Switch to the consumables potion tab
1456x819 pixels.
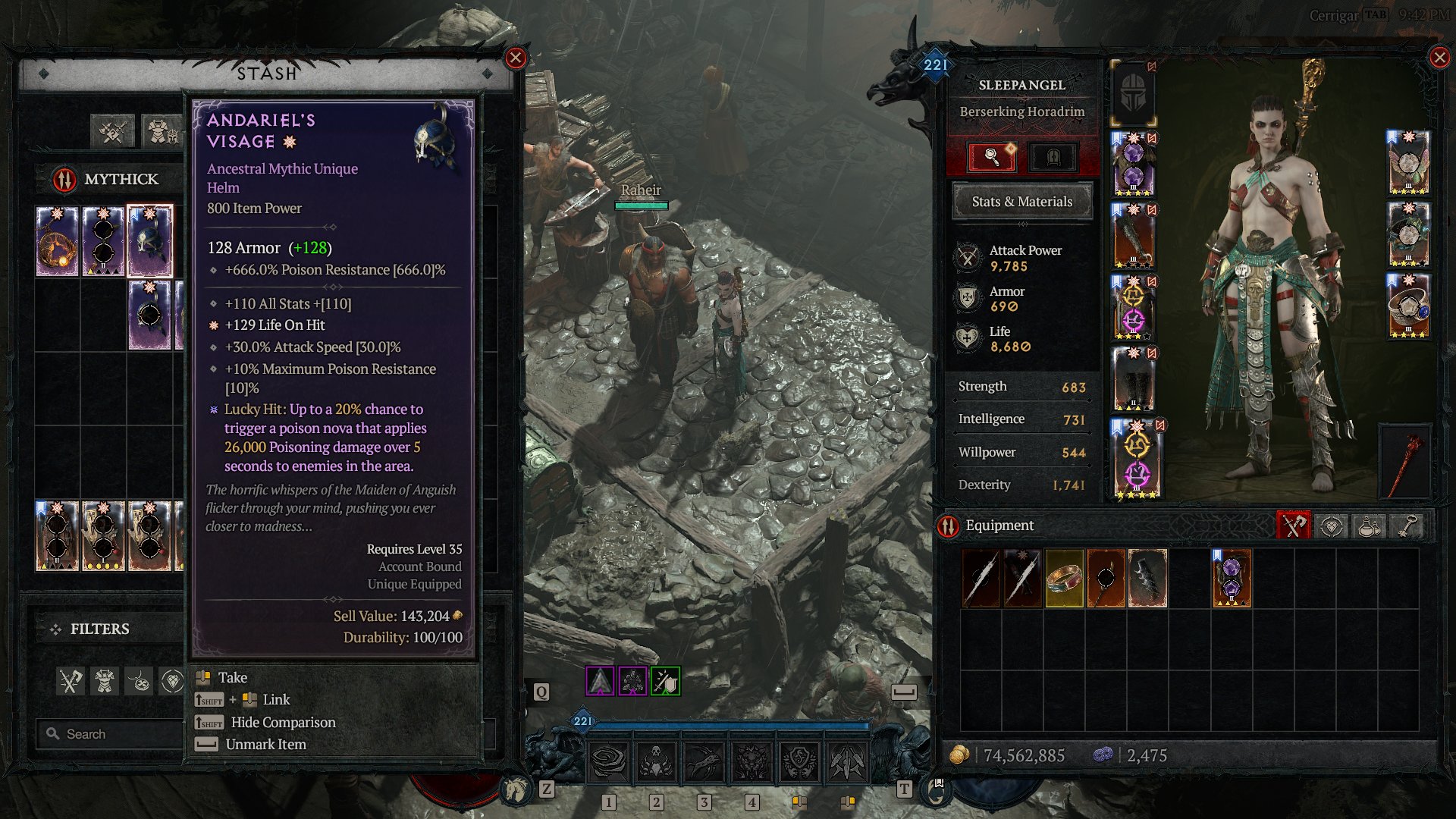[1370, 526]
